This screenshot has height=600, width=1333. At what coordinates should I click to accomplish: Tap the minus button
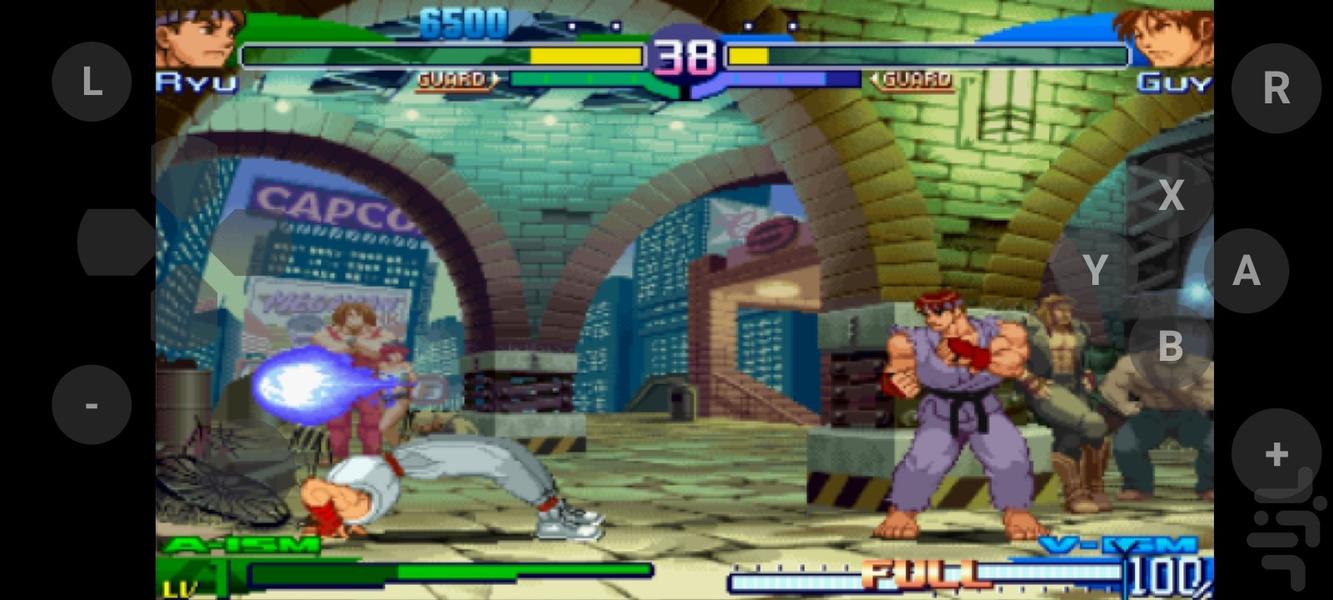pos(91,405)
